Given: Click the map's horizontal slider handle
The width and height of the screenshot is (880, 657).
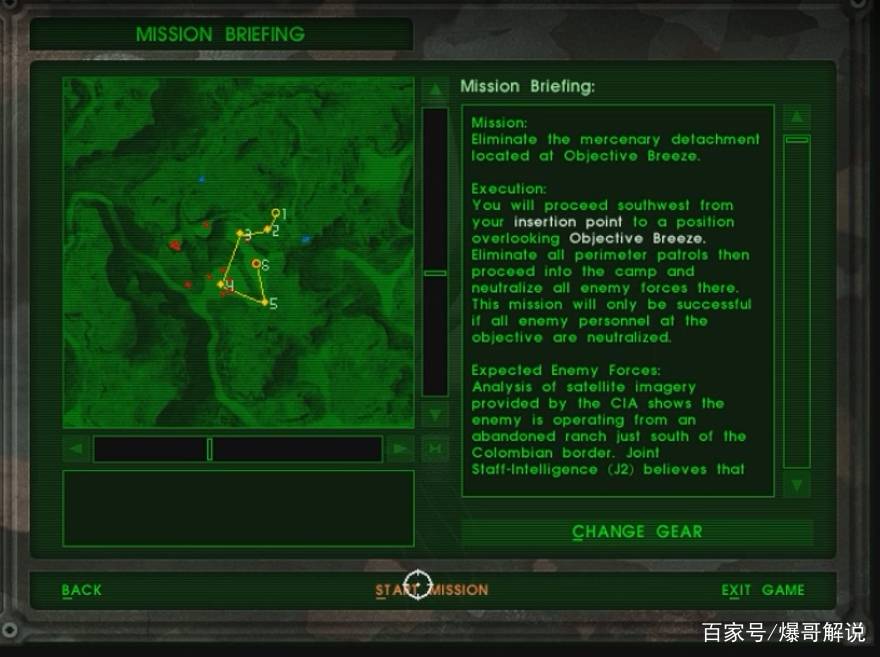Looking at the screenshot, I should [x=210, y=449].
